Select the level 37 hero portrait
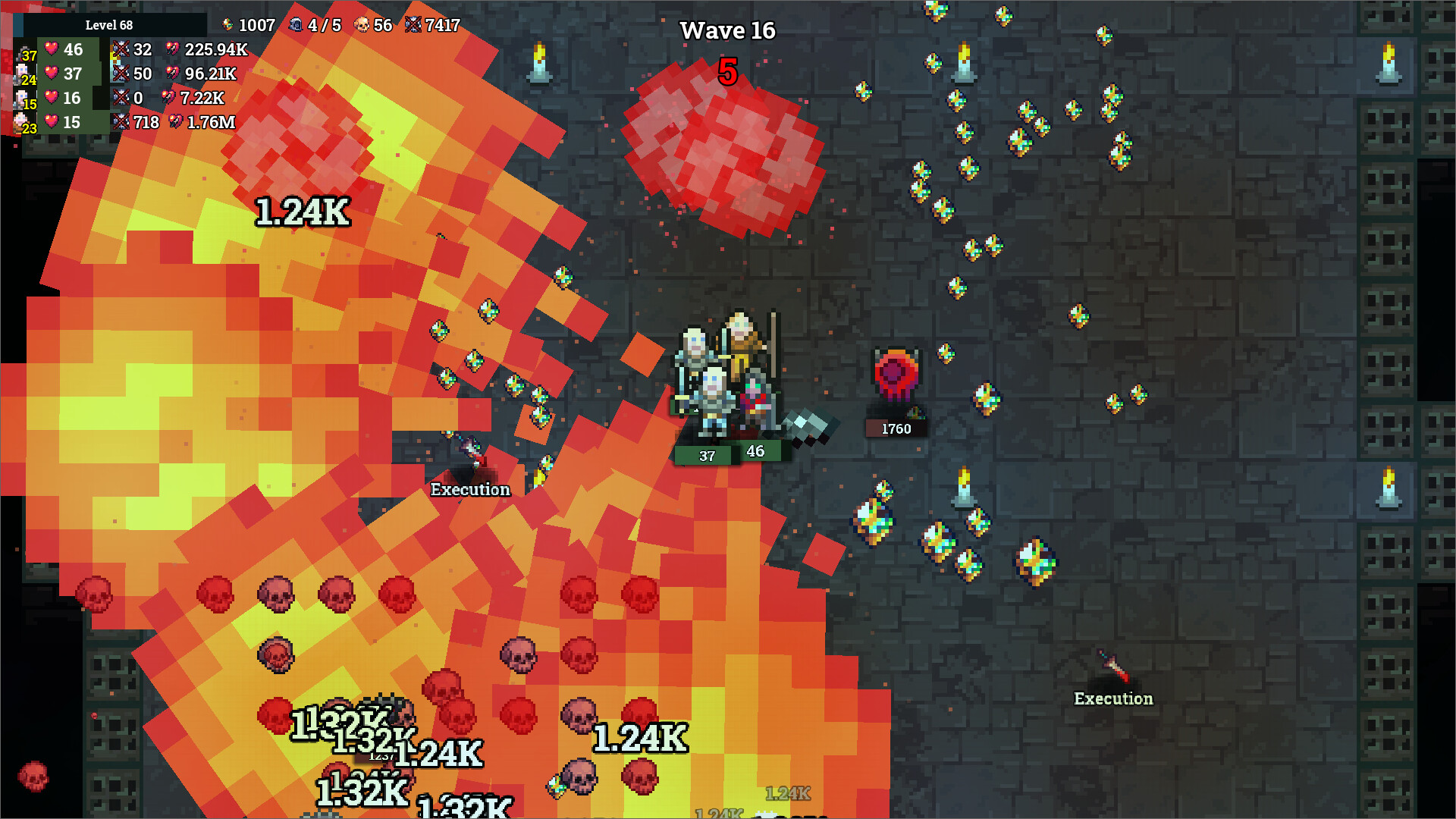Screen dimensions: 1456x819 pyautogui.click(x=23, y=53)
